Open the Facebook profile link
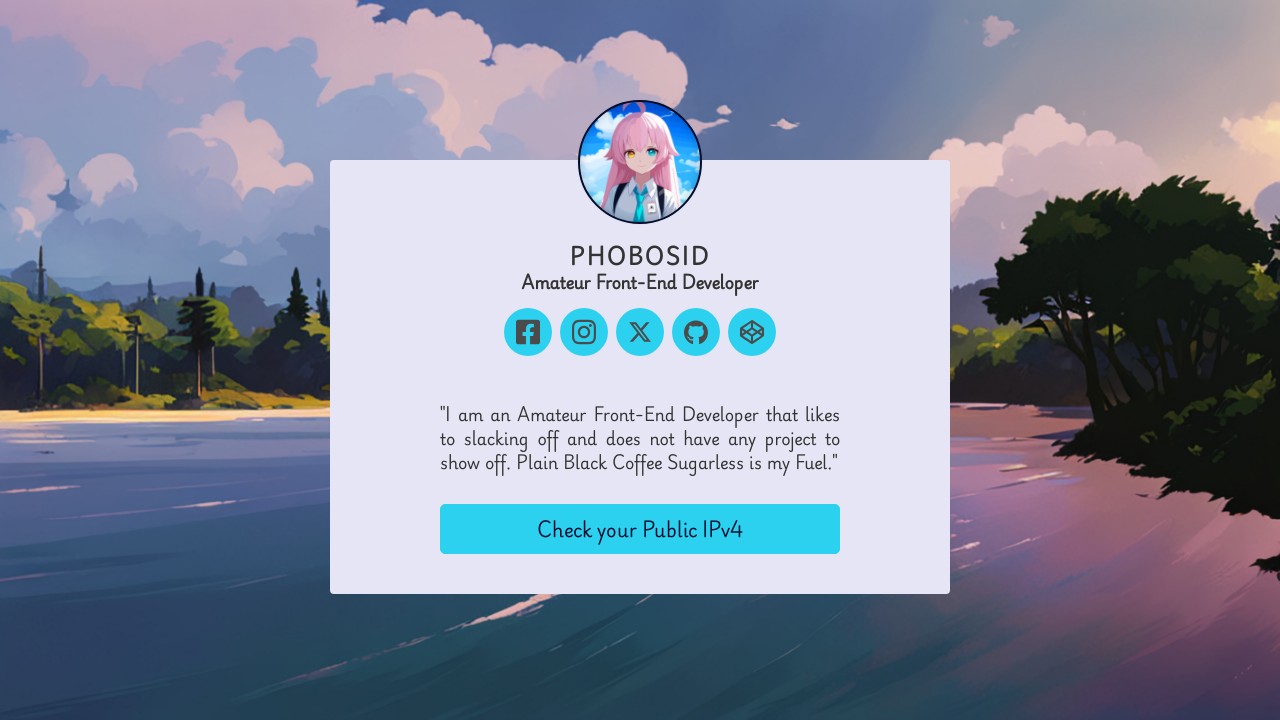Screen dimensions: 1280x720 pos(528,332)
